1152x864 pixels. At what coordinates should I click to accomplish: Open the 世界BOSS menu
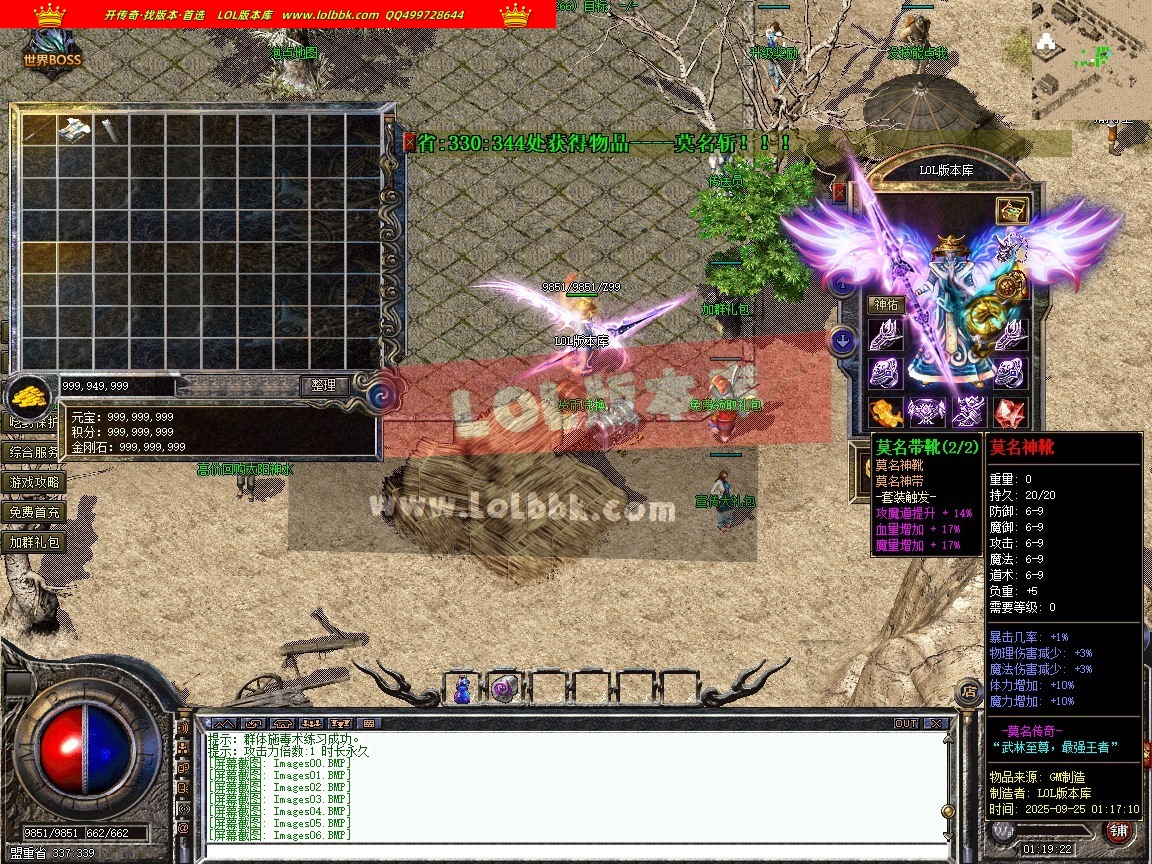coord(52,52)
